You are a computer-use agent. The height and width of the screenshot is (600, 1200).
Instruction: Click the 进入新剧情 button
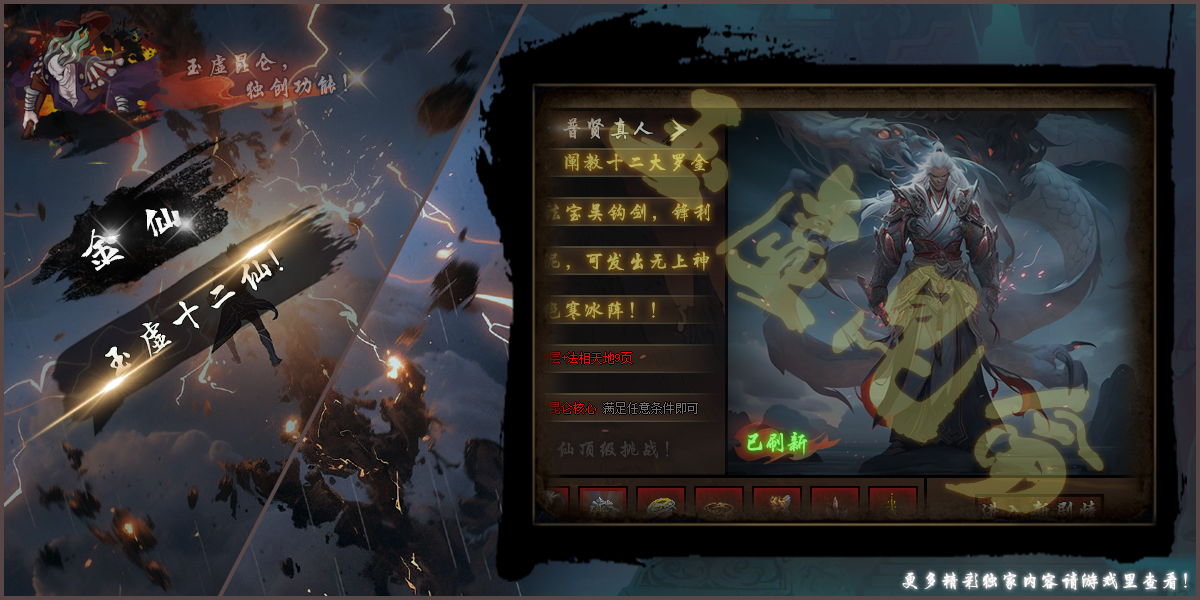1038,508
